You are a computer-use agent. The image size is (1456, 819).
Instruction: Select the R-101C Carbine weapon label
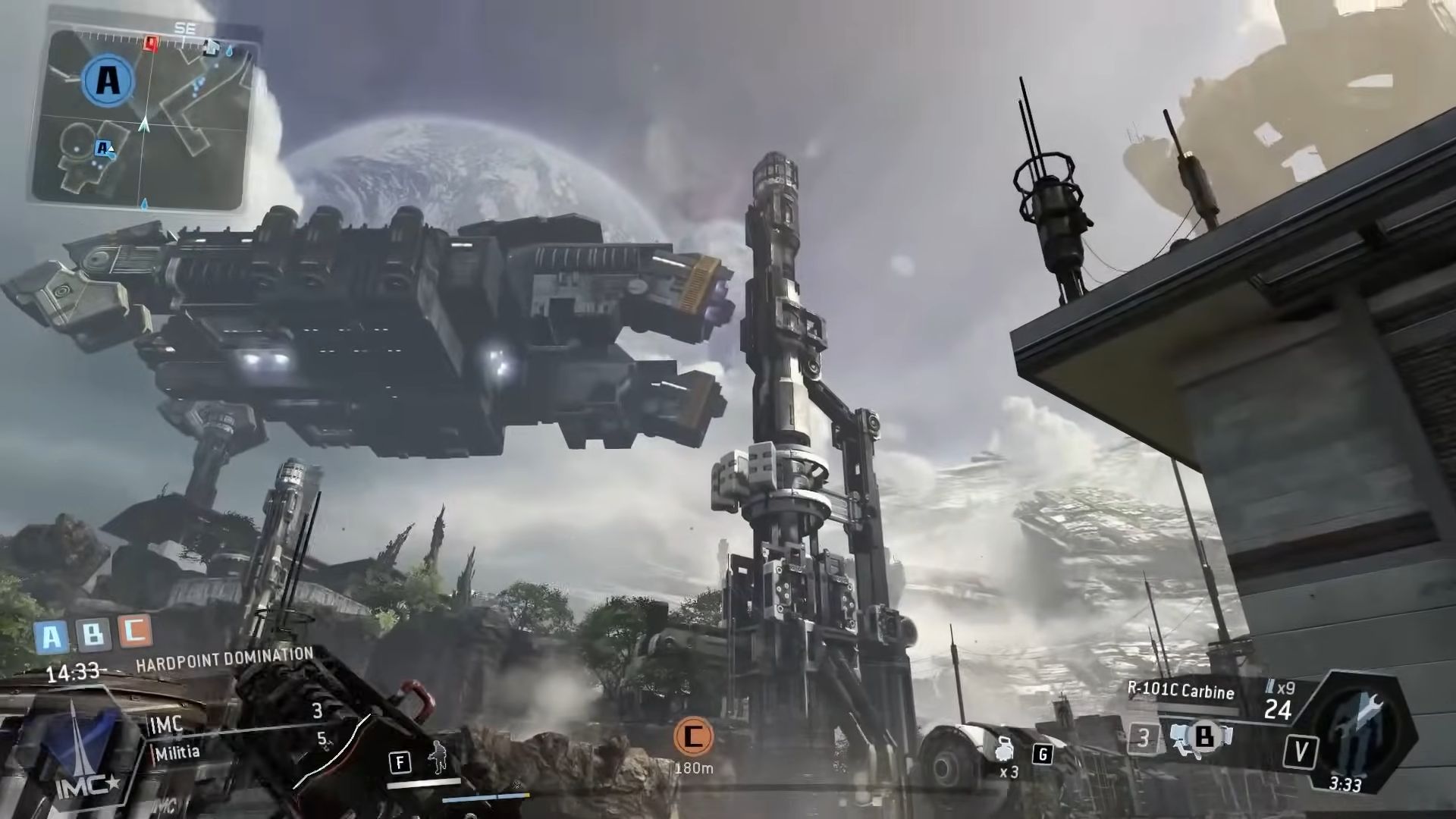click(1180, 690)
